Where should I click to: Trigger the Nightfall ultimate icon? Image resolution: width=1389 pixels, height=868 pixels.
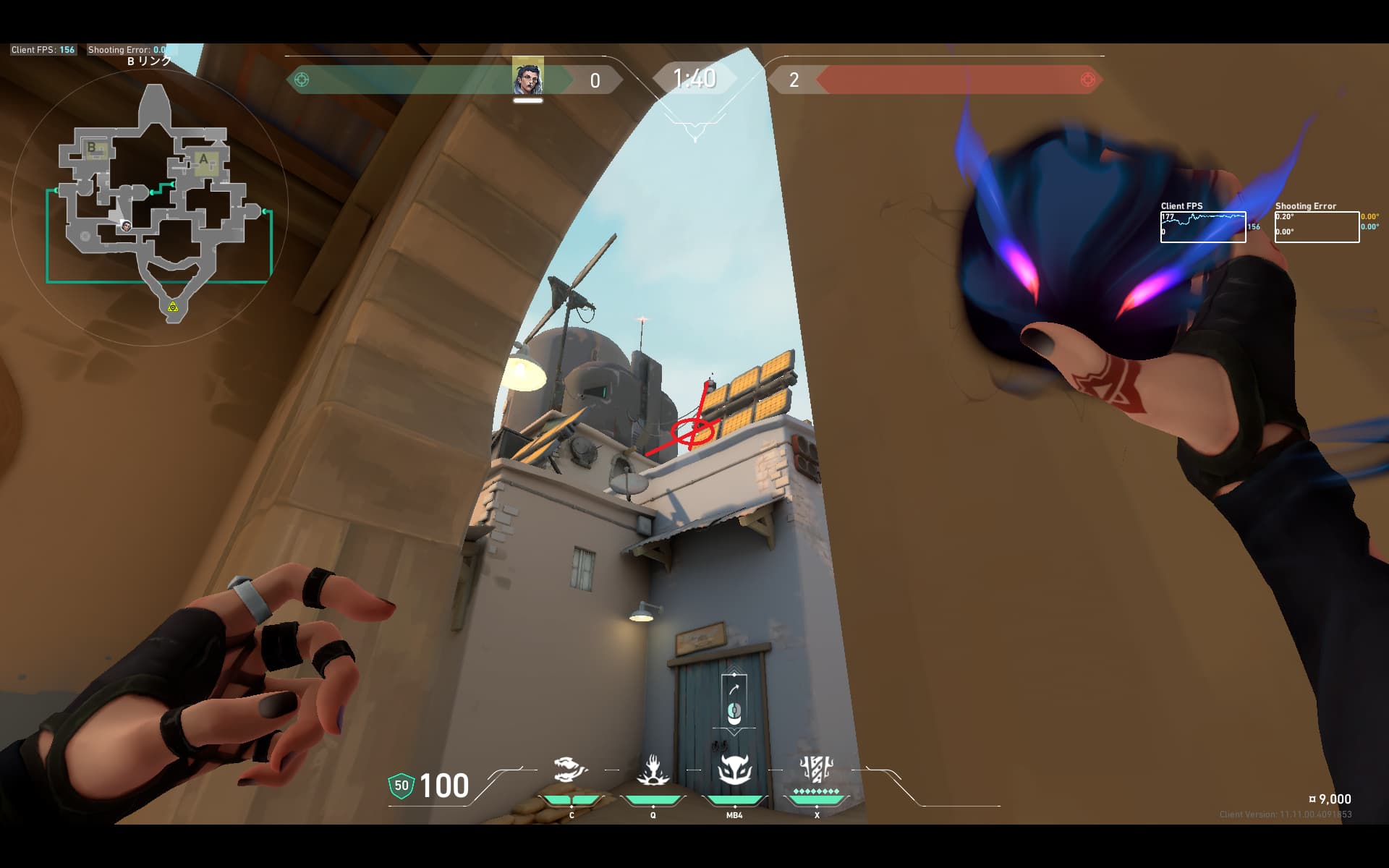pyautogui.click(x=816, y=770)
